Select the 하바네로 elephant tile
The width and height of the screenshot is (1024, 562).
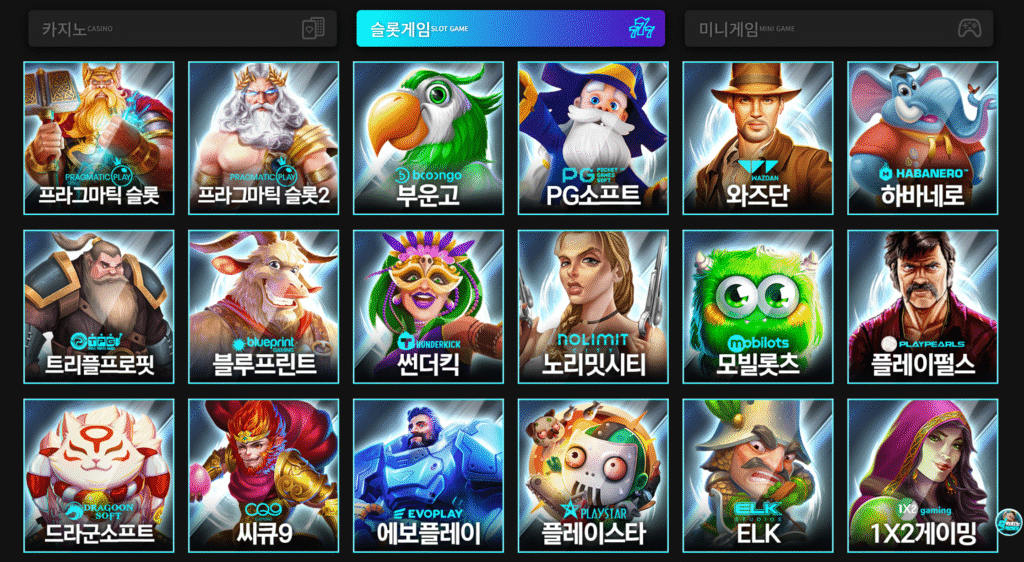pos(922,138)
